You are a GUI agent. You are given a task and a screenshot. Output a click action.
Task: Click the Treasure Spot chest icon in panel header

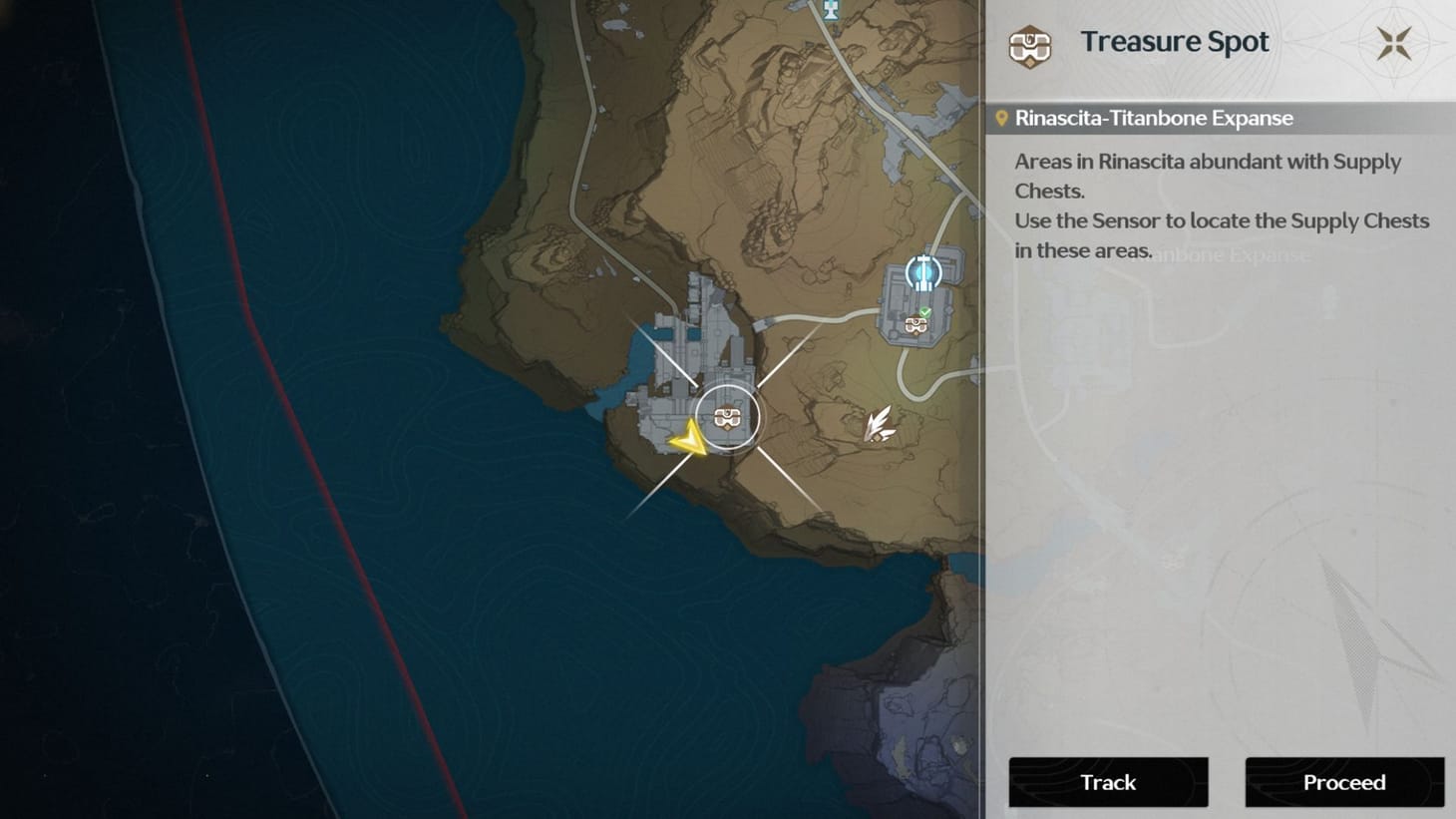pos(1028,46)
